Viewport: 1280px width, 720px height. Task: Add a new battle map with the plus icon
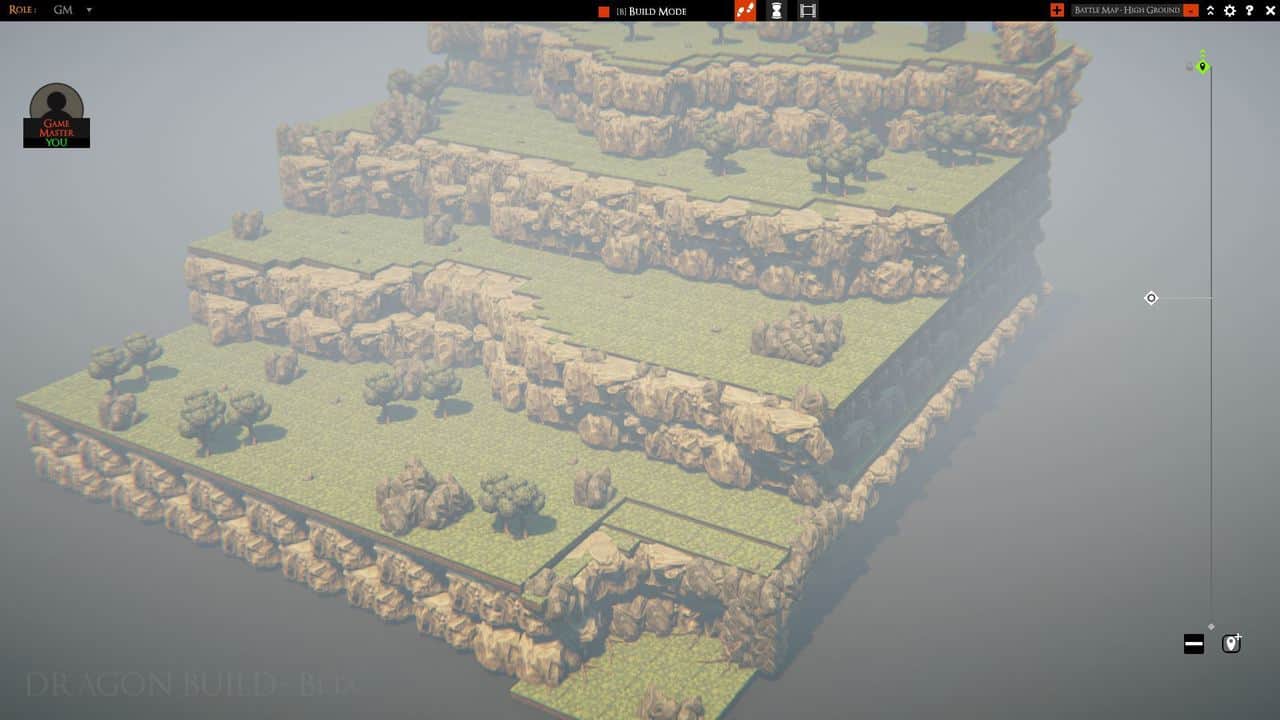pyautogui.click(x=1057, y=10)
